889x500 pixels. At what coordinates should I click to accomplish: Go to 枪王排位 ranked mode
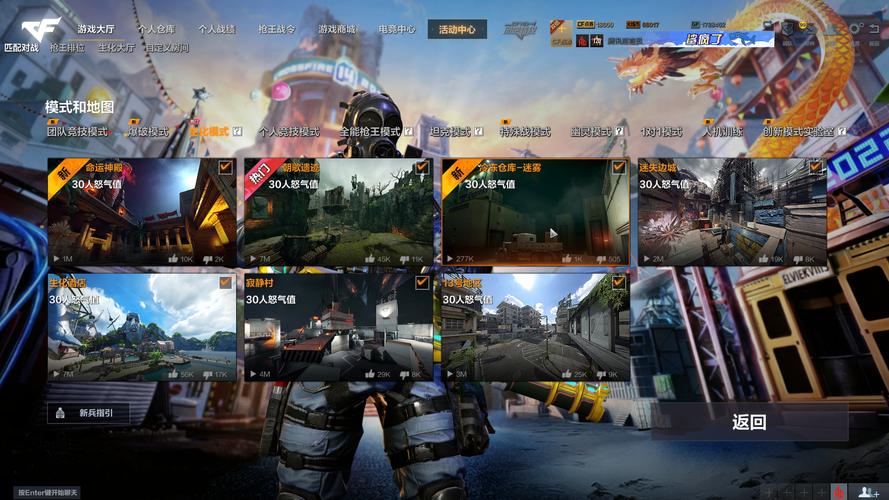pos(68,47)
